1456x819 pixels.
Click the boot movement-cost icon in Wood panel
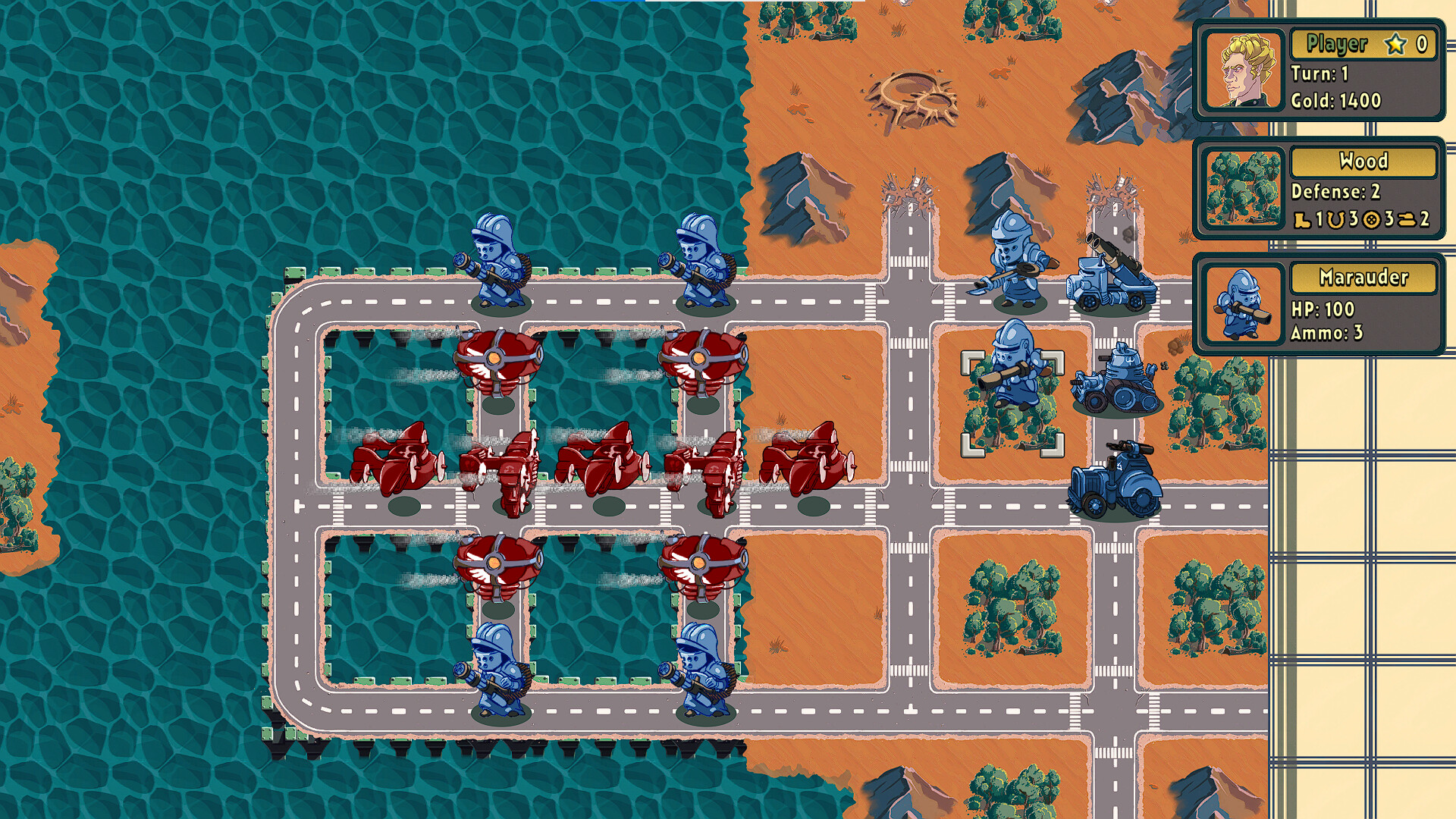click(1301, 219)
